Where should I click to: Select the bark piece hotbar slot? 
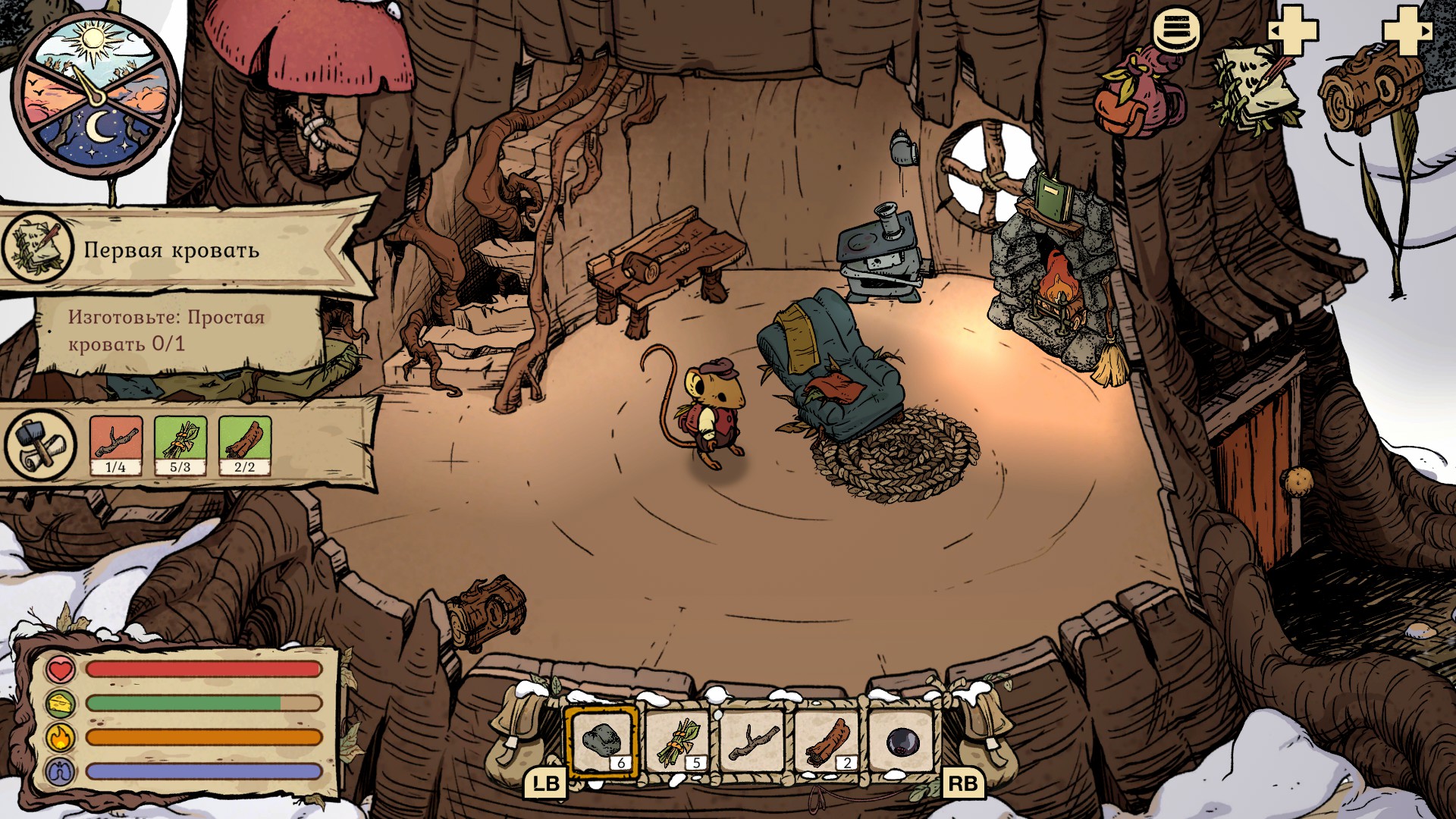pos(828,742)
